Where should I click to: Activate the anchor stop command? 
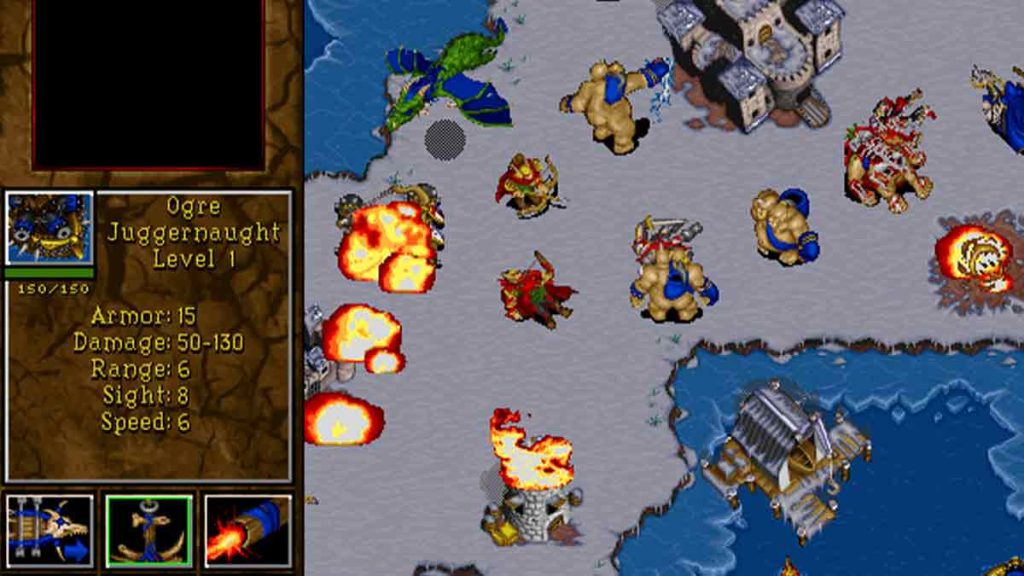click(x=149, y=530)
